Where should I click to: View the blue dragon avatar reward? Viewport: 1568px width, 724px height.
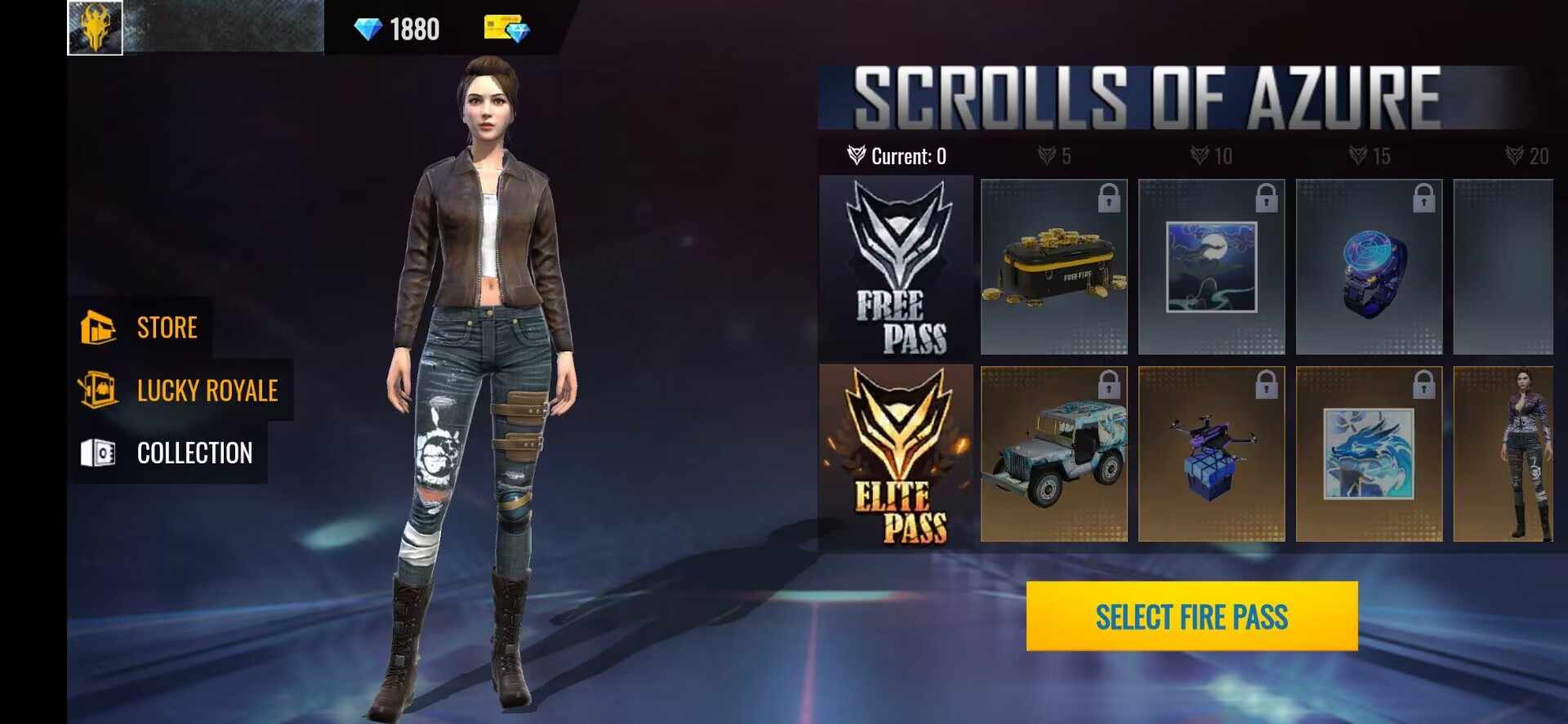tap(1369, 454)
